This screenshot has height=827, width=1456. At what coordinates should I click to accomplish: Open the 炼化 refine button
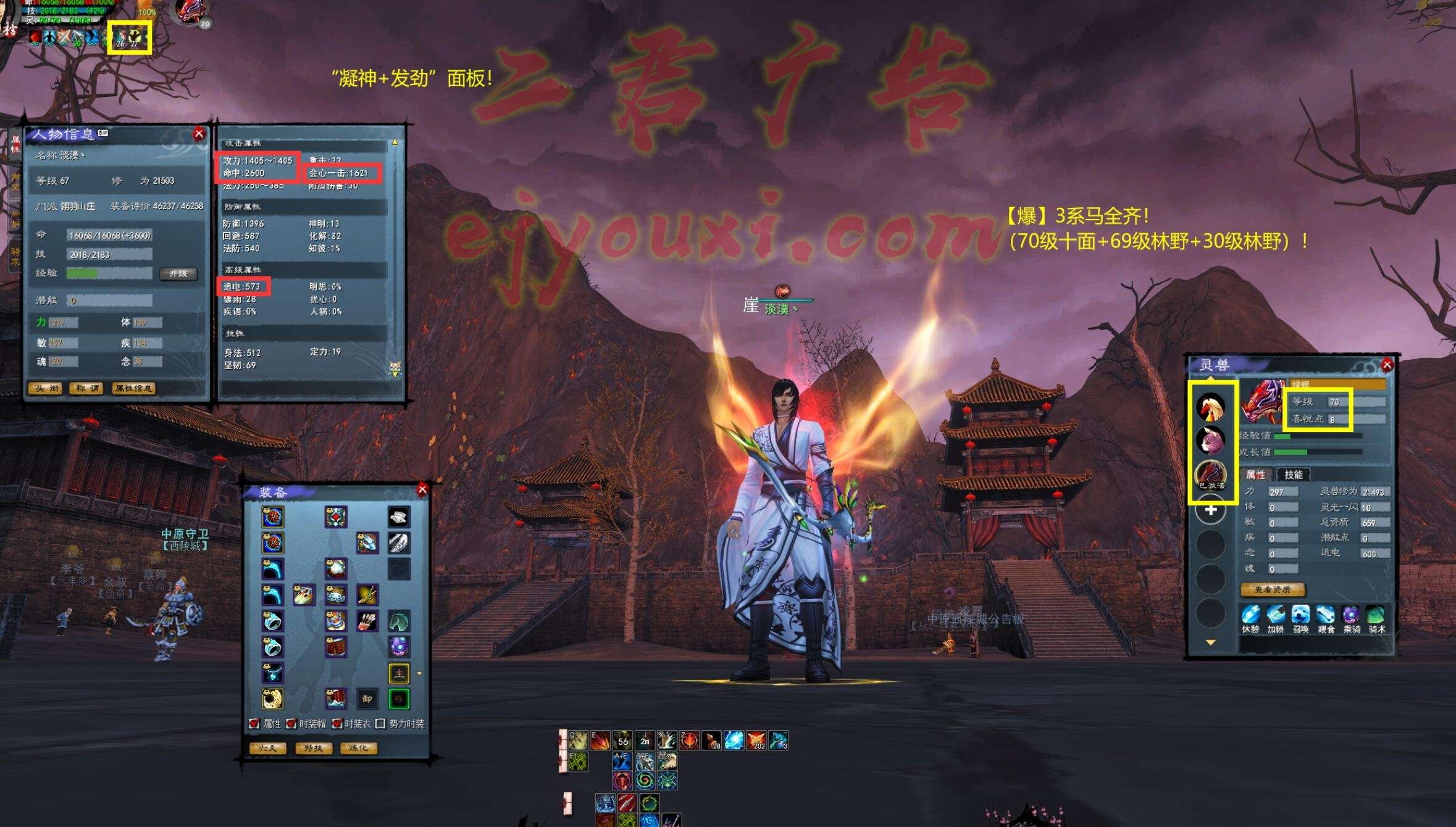(358, 748)
